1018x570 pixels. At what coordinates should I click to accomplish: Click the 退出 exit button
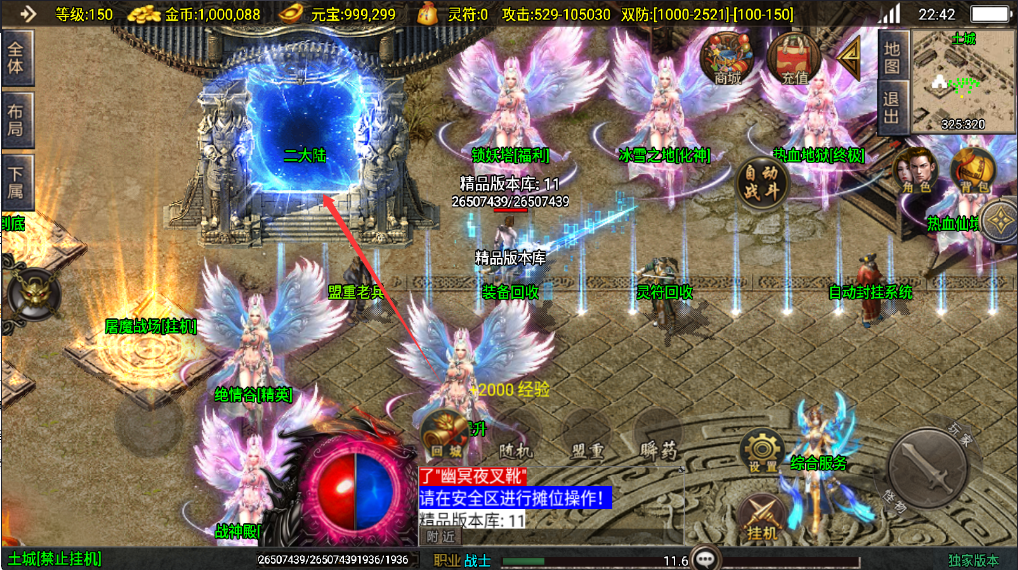tap(893, 108)
